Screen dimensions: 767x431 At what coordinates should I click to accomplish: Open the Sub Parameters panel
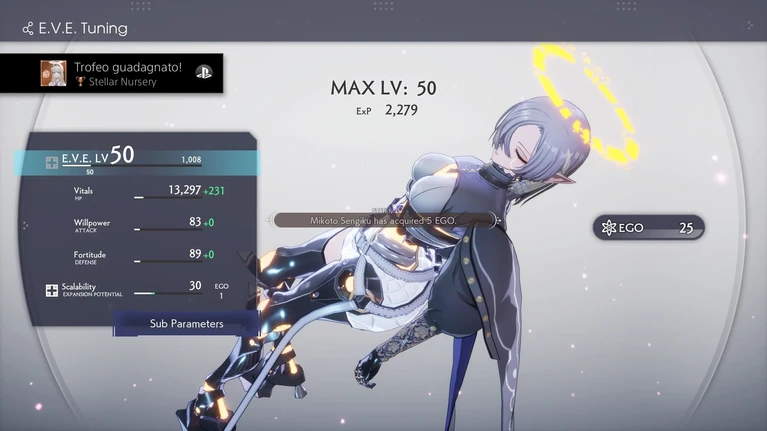pyautogui.click(x=186, y=324)
